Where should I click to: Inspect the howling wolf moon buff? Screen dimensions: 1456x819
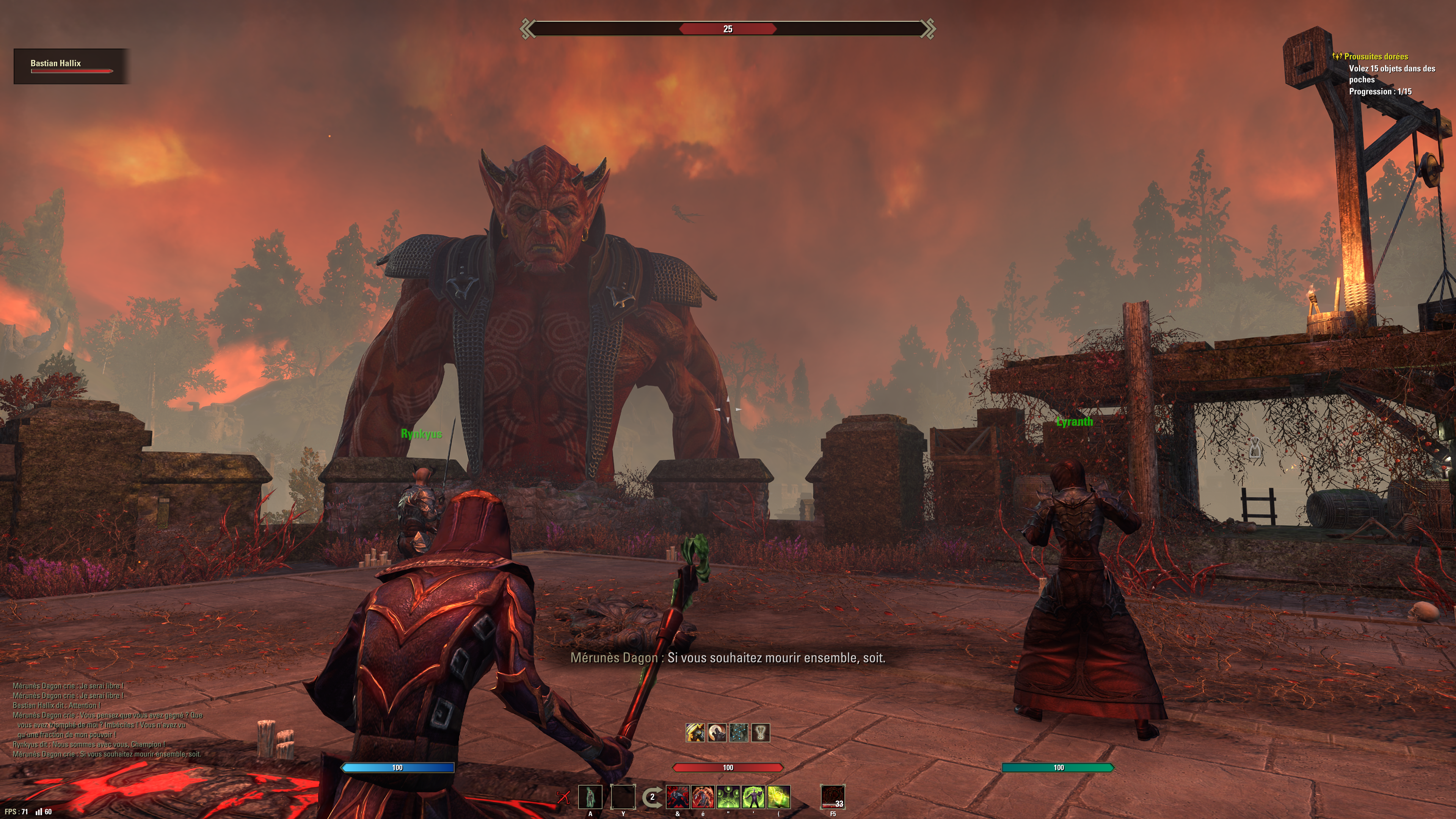tap(717, 733)
